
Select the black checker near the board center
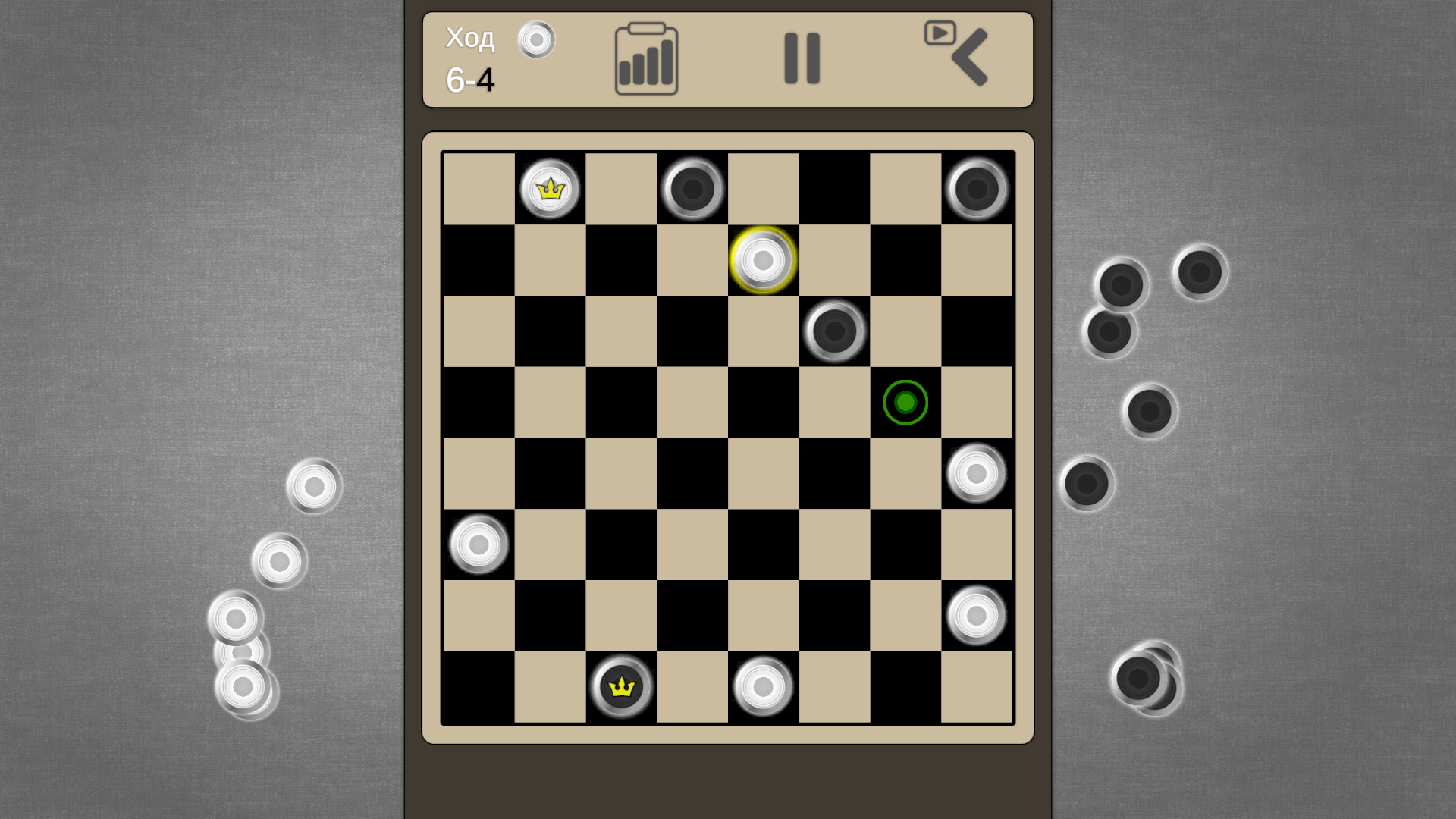(833, 331)
